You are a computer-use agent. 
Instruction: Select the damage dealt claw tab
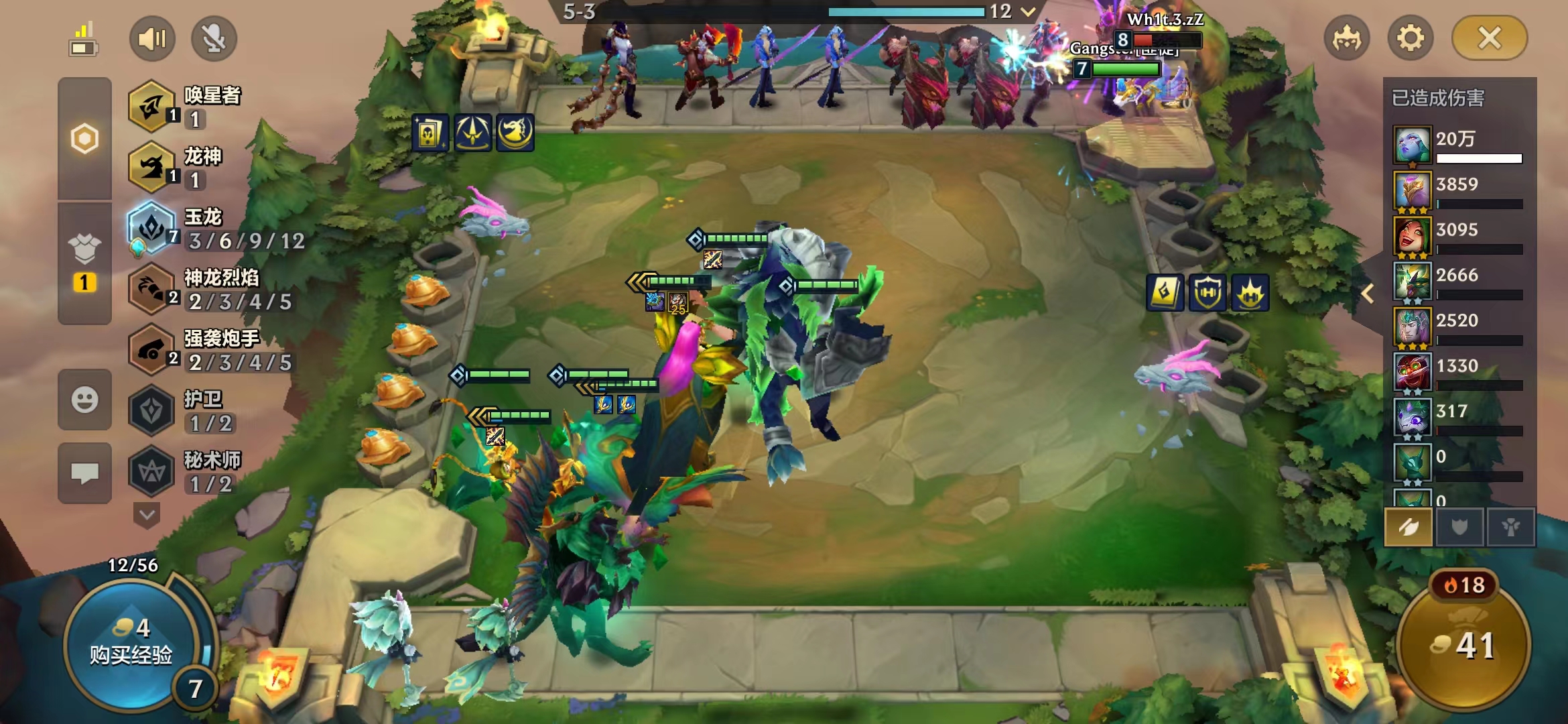pyautogui.click(x=1409, y=528)
